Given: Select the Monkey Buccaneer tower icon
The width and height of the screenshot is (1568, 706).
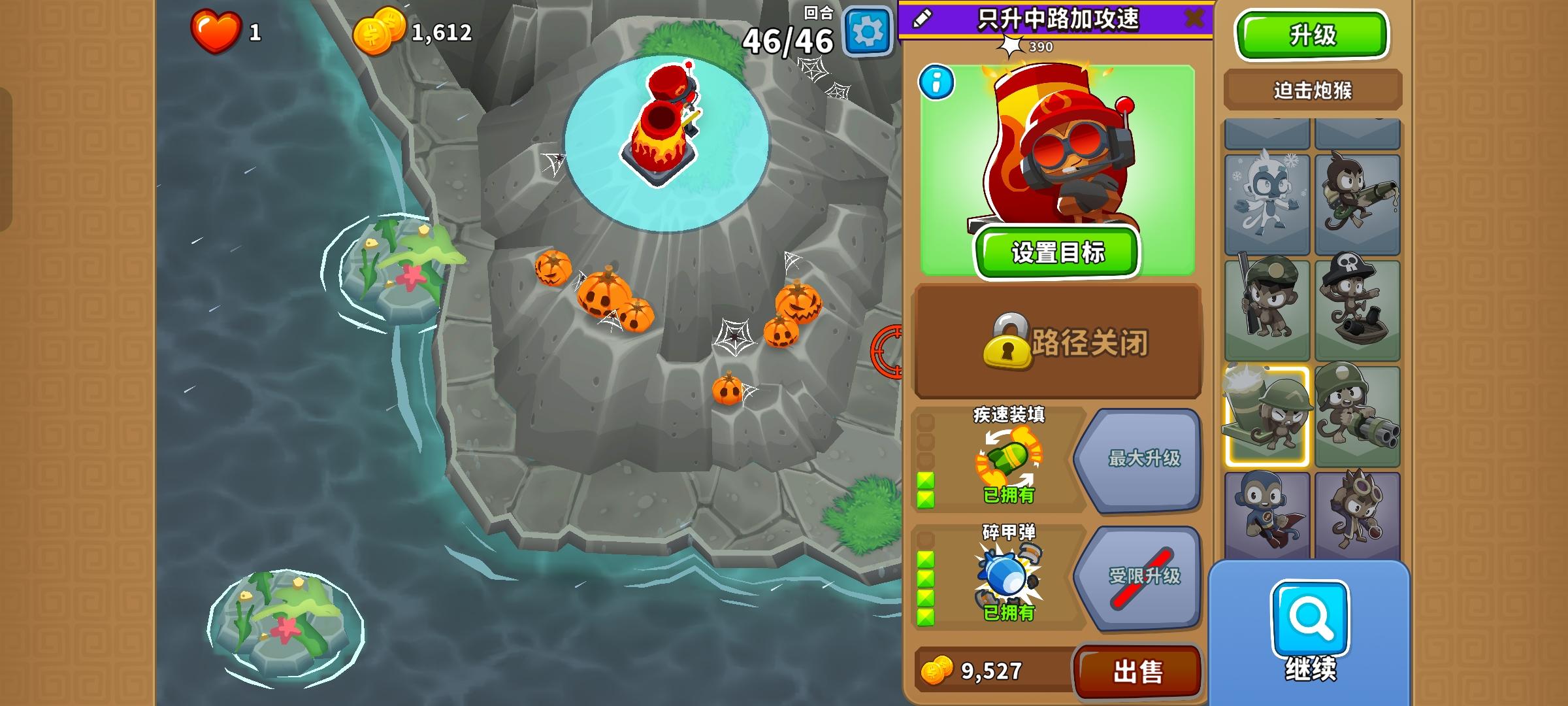Looking at the screenshot, I should click(1359, 307).
